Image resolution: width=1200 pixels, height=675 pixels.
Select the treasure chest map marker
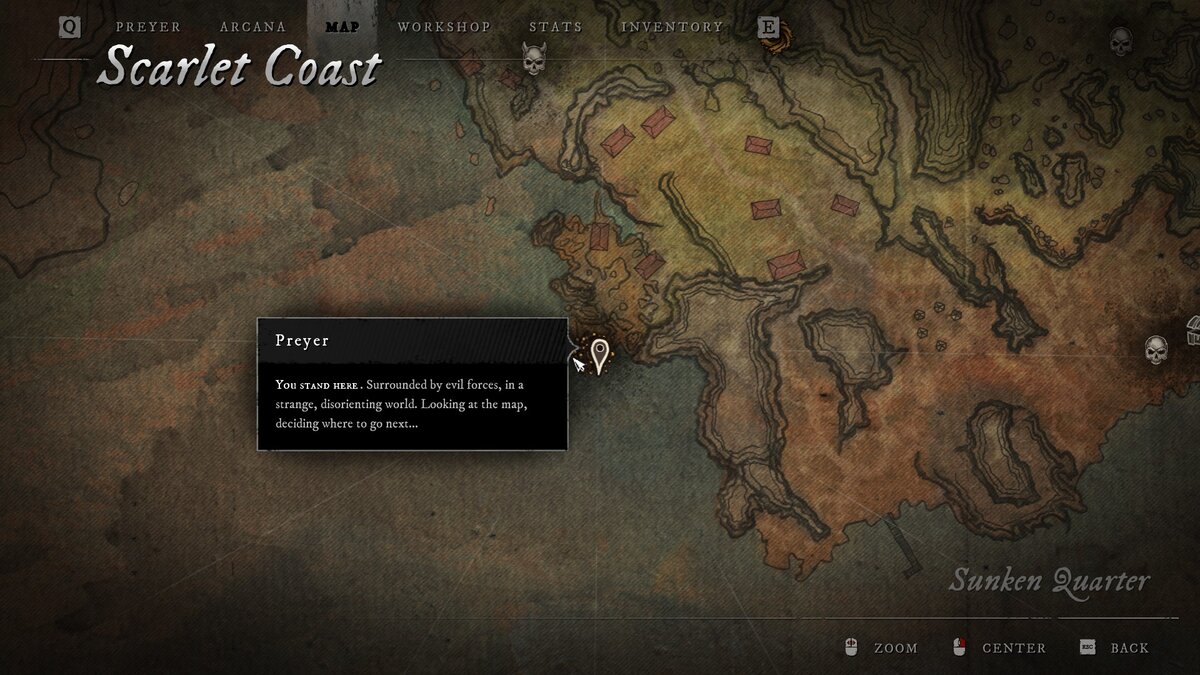click(1192, 330)
